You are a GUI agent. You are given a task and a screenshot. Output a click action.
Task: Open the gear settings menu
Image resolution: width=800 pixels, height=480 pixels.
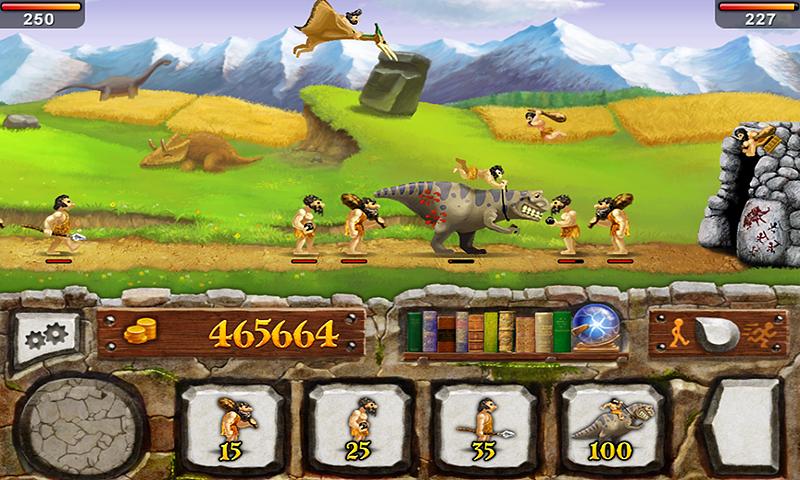click(46, 337)
